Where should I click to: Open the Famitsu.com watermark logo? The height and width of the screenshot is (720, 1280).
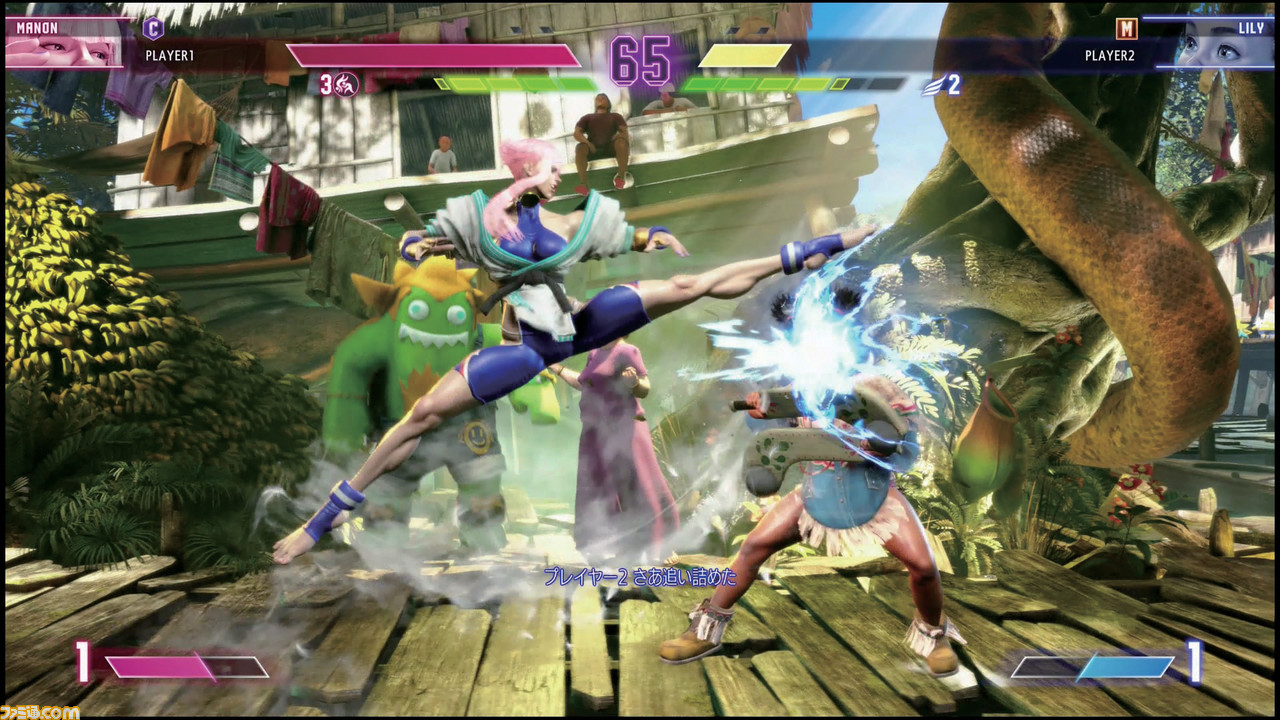pos(40,710)
